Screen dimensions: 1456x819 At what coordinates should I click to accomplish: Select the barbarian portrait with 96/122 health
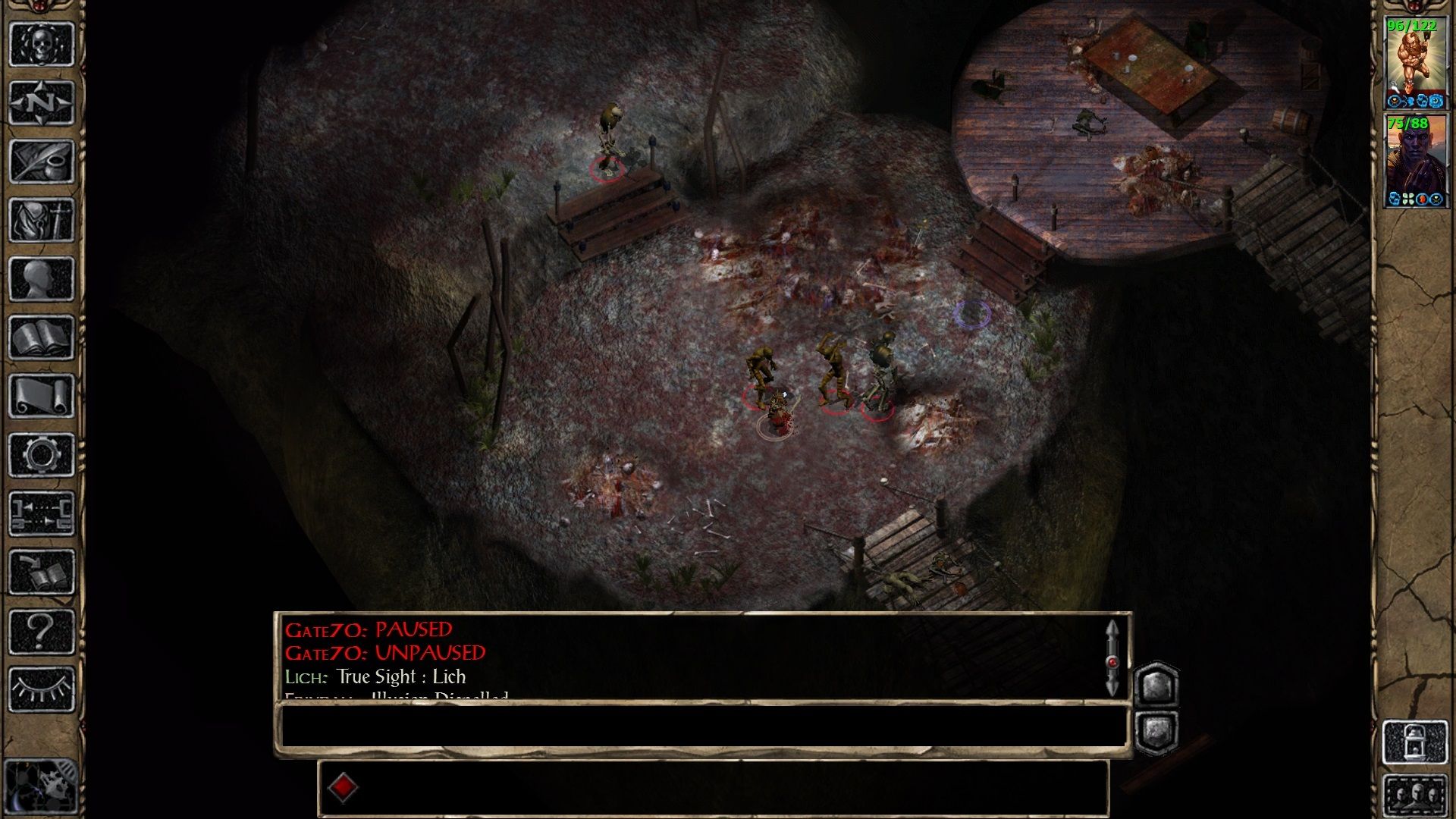click(x=1416, y=63)
